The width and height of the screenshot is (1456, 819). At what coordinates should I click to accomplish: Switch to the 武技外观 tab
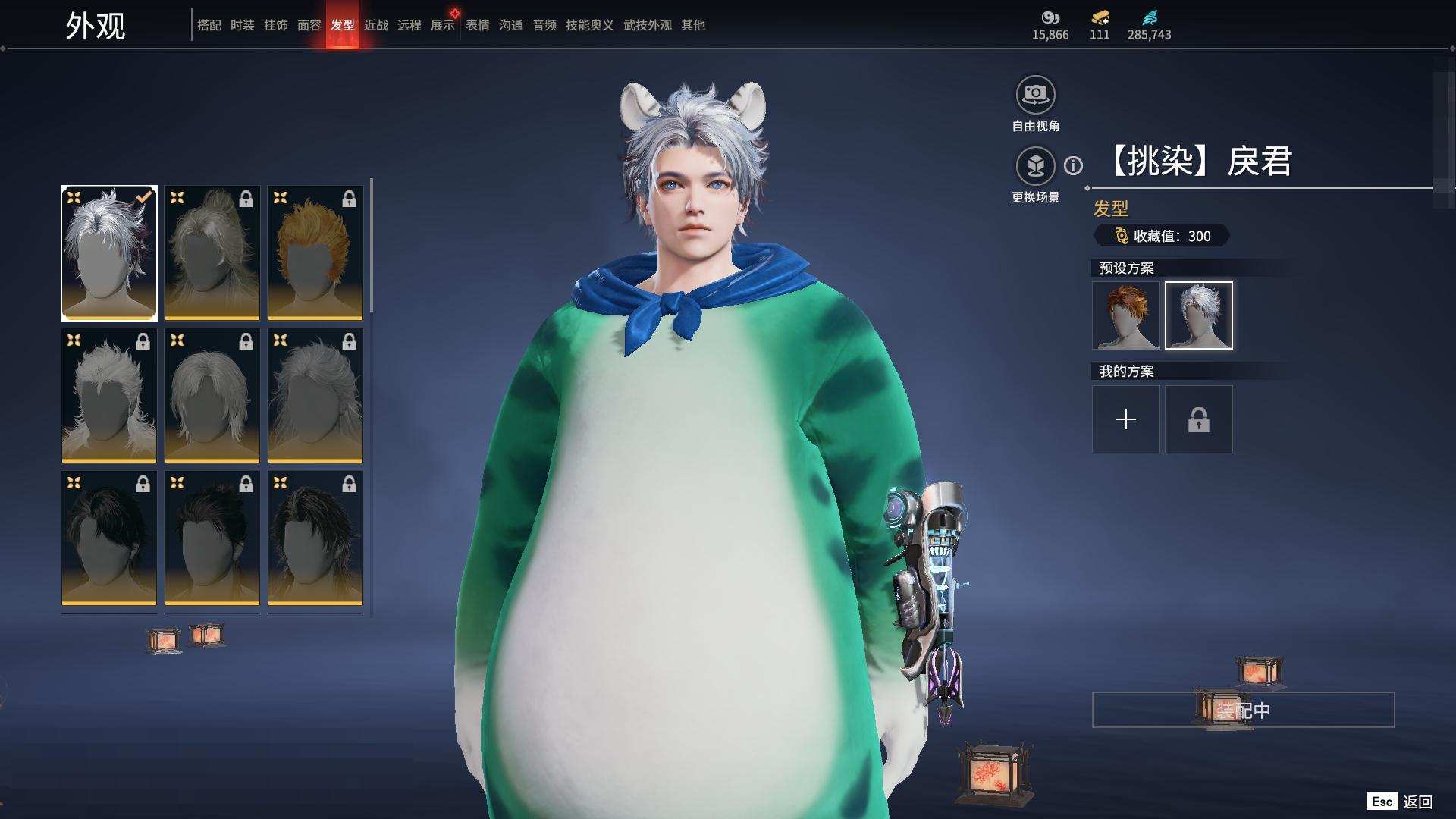click(647, 25)
